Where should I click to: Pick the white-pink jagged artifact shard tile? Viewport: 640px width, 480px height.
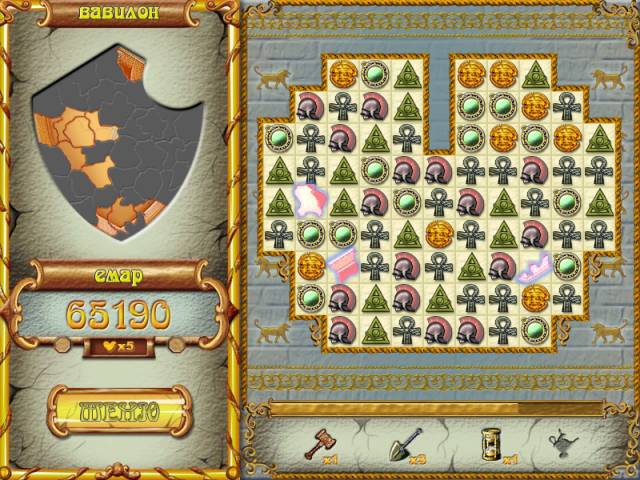pos(308,200)
